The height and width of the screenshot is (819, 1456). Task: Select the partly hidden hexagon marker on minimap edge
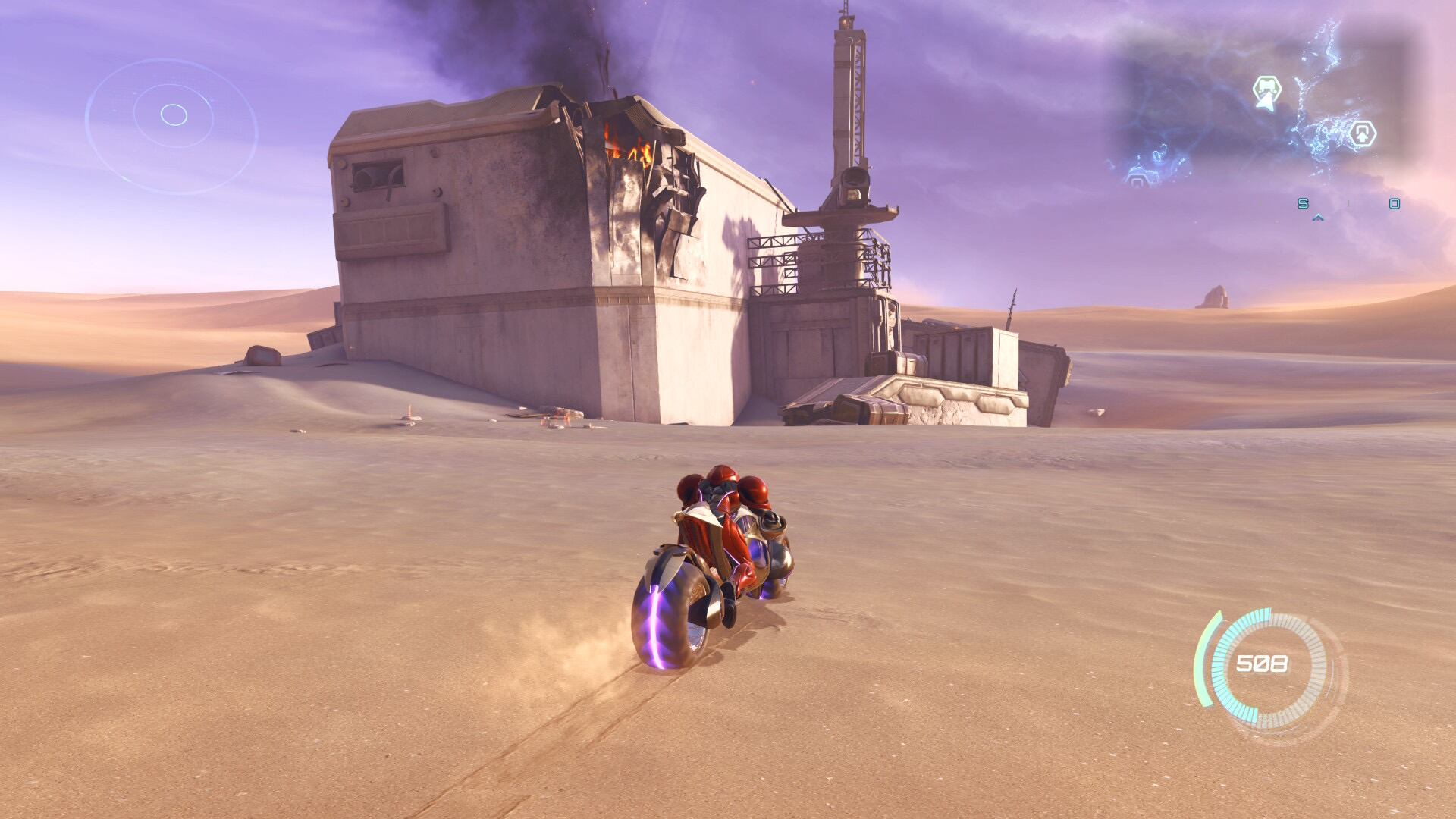[x=1137, y=180]
